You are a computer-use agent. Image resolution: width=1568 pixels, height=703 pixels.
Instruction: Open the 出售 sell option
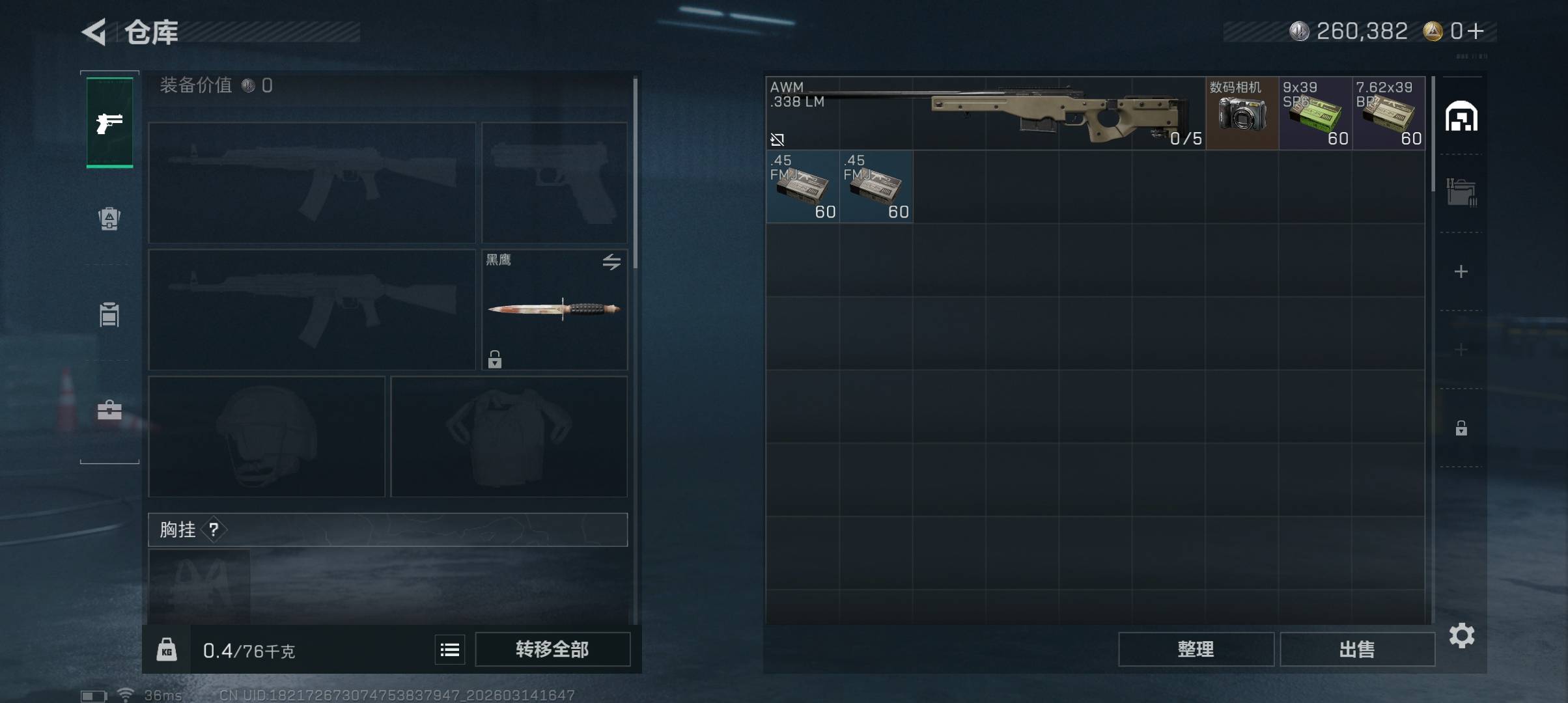[1357, 649]
